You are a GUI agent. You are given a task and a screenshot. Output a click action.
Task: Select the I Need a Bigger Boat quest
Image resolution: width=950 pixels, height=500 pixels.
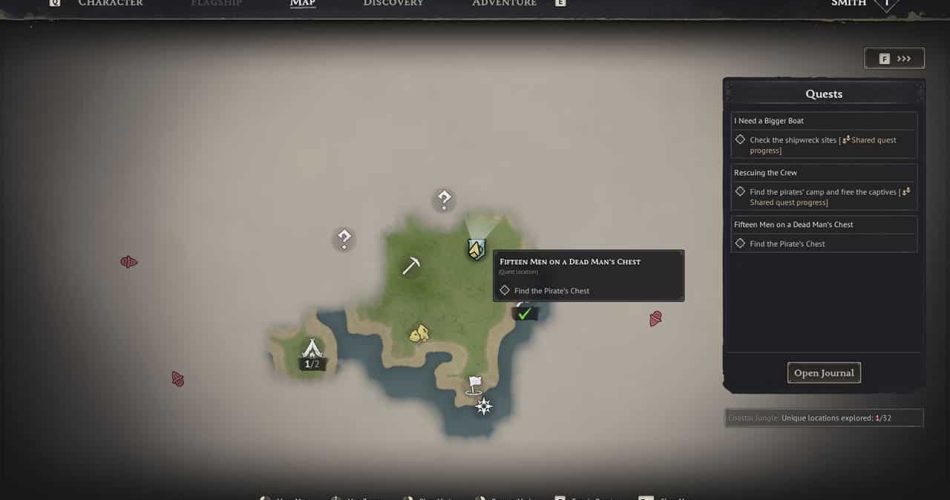pyautogui.click(x=769, y=121)
